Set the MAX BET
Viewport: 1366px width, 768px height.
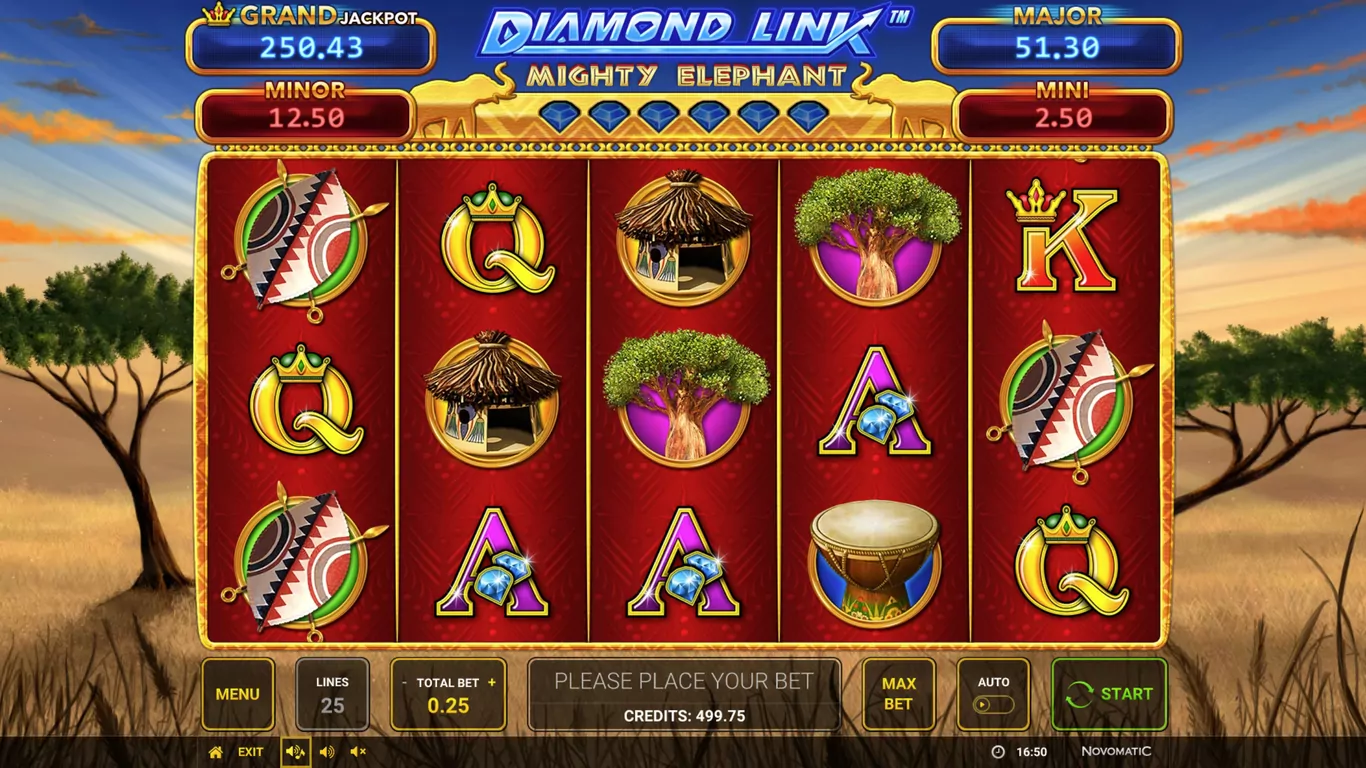click(x=898, y=694)
